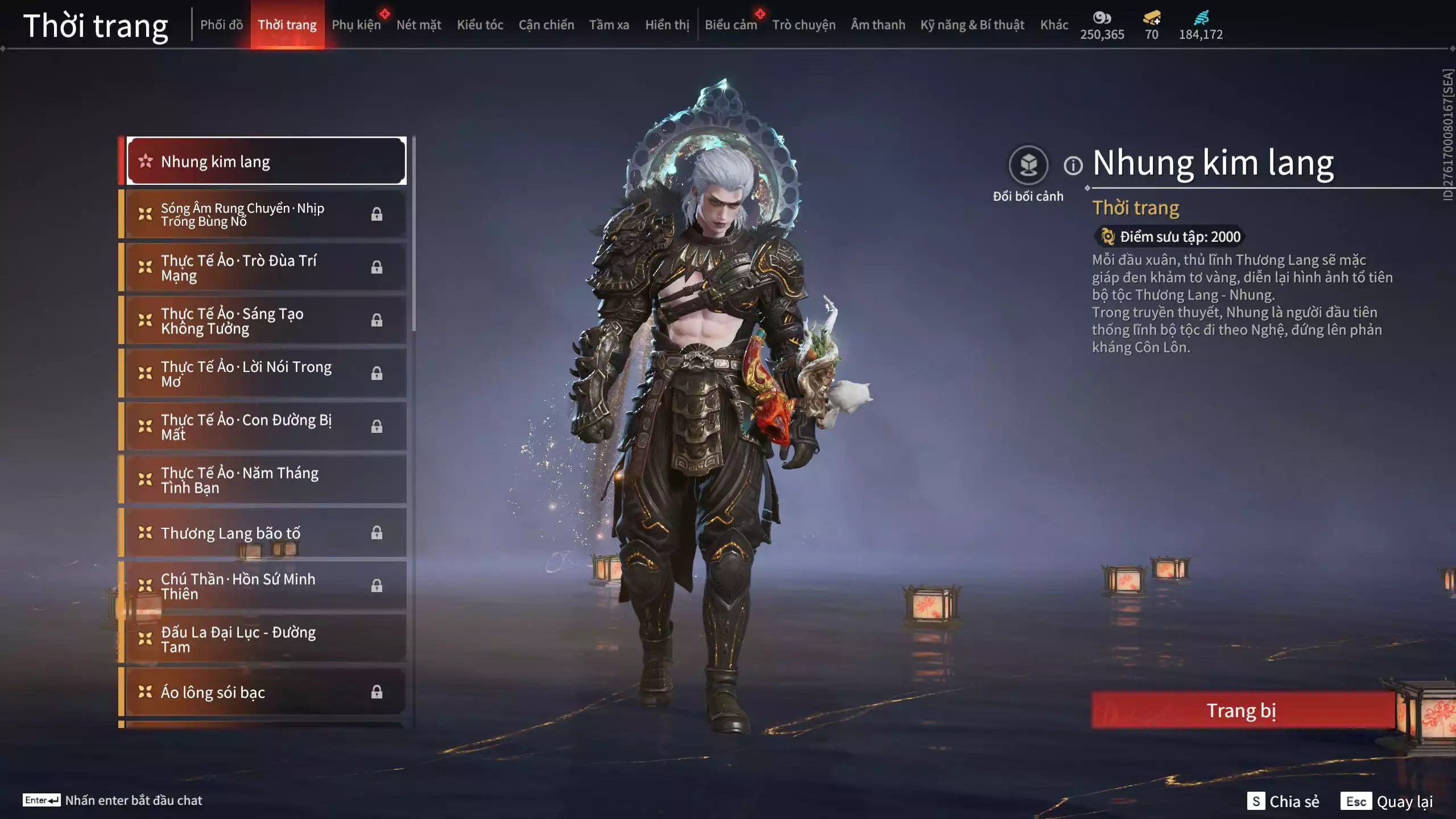The image size is (1456, 819).
Task: Go back with Quay lại
Action: tap(1387, 801)
